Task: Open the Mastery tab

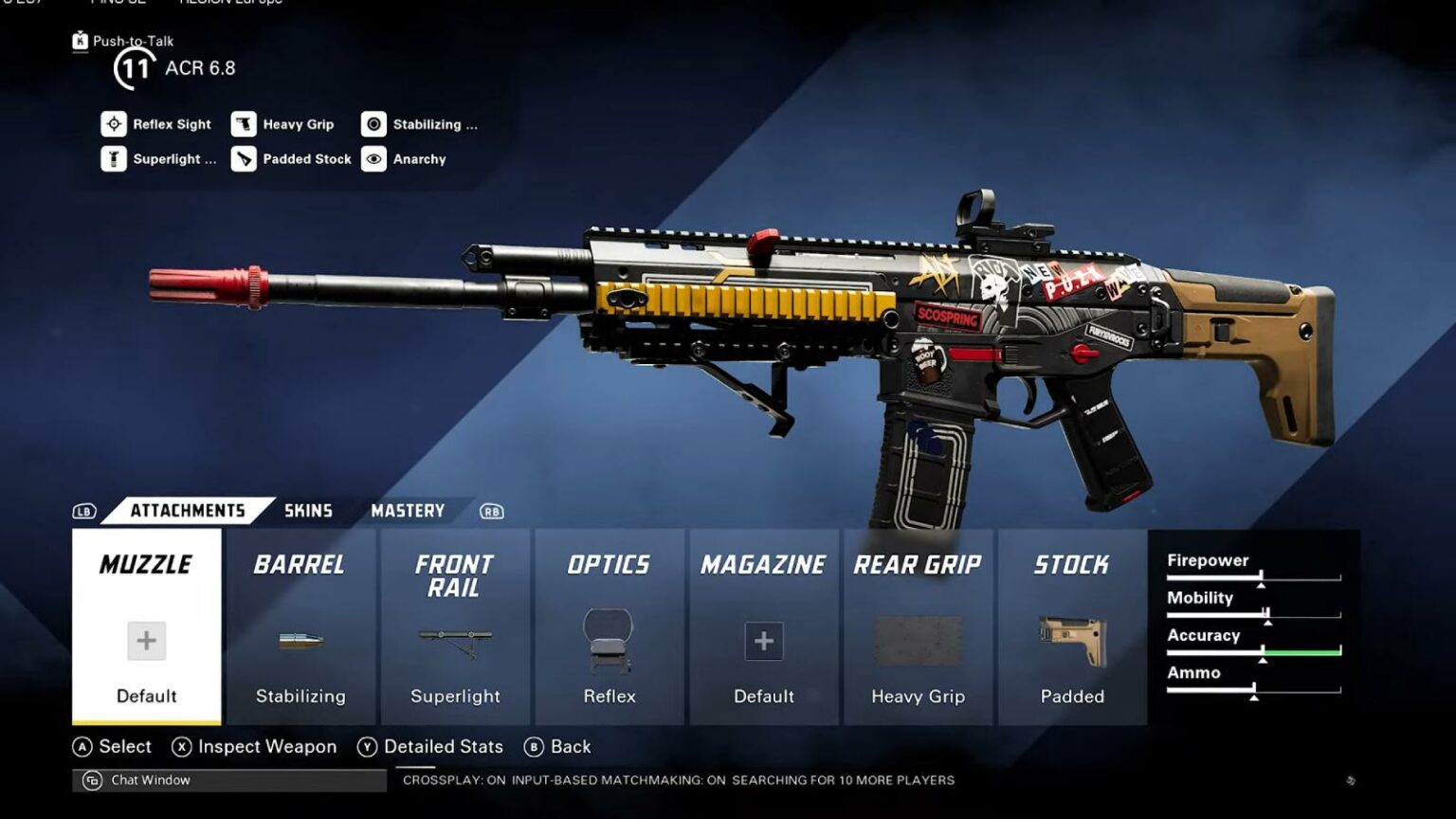Action: (408, 510)
